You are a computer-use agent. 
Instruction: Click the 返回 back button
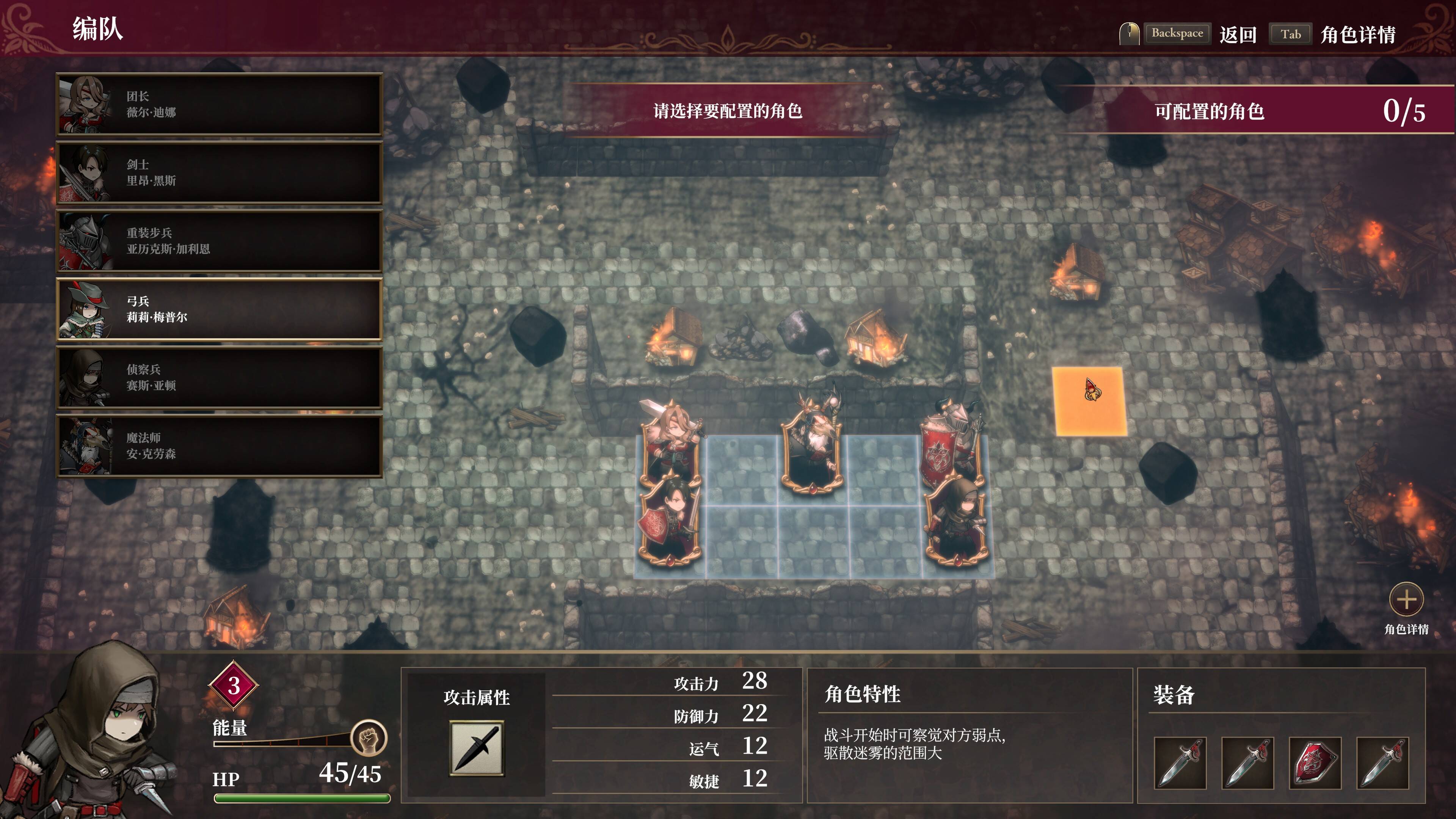(x=1237, y=35)
